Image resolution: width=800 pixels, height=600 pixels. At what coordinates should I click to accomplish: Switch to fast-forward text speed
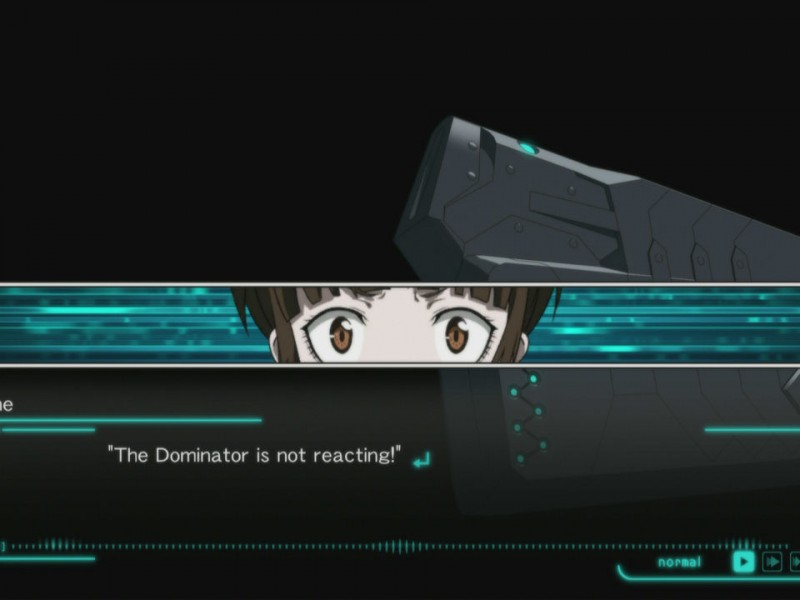pyautogui.click(x=772, y=562)
